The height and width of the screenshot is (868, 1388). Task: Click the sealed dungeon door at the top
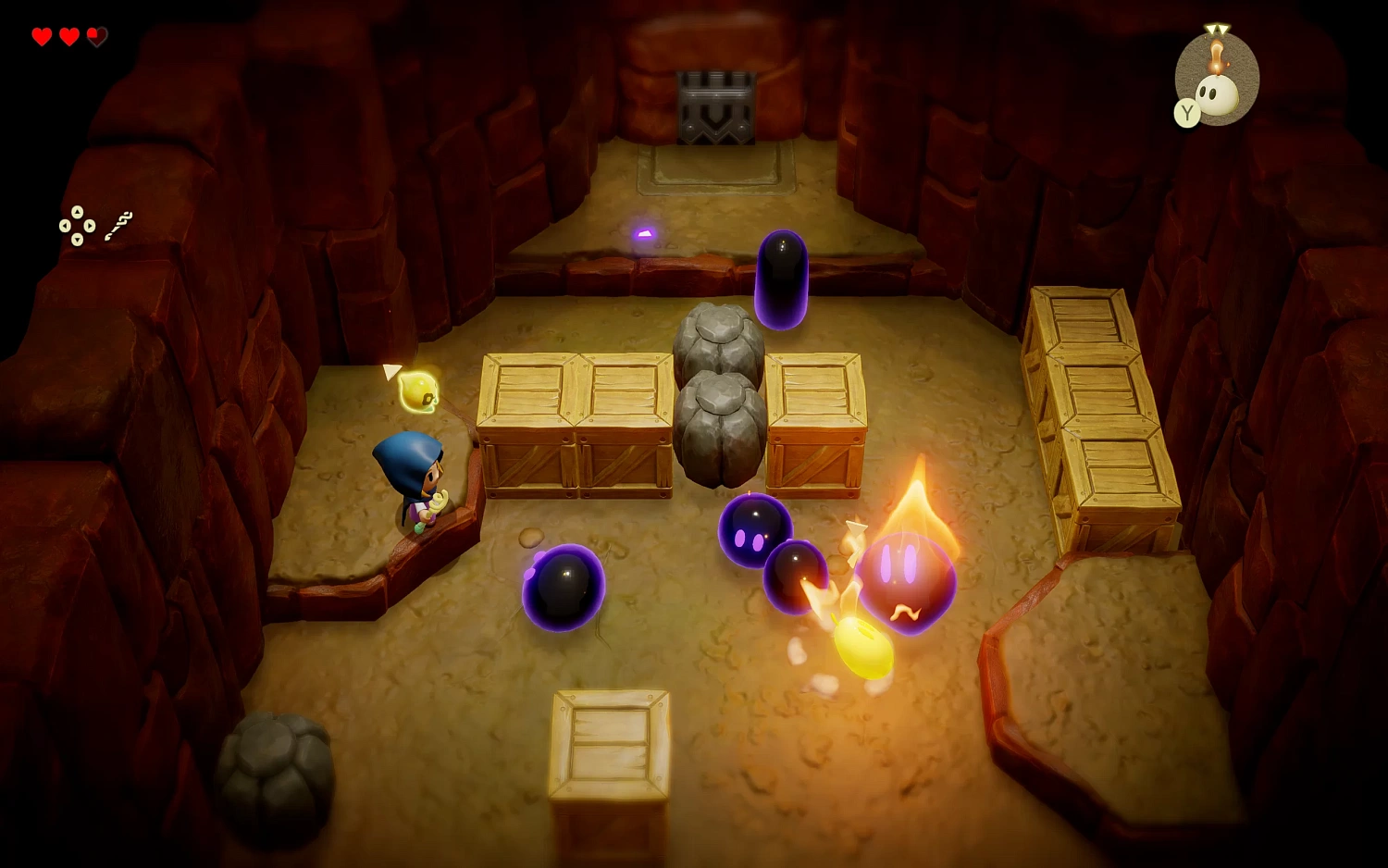click(715, 106)
